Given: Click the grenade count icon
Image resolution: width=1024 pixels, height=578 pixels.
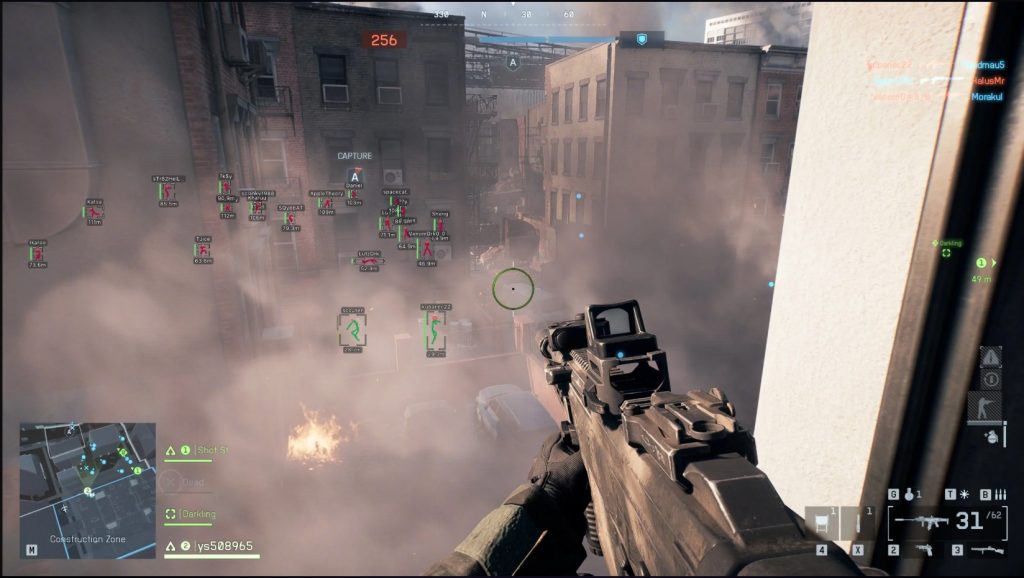Looking at the screenshot, I should pos(908,494).
